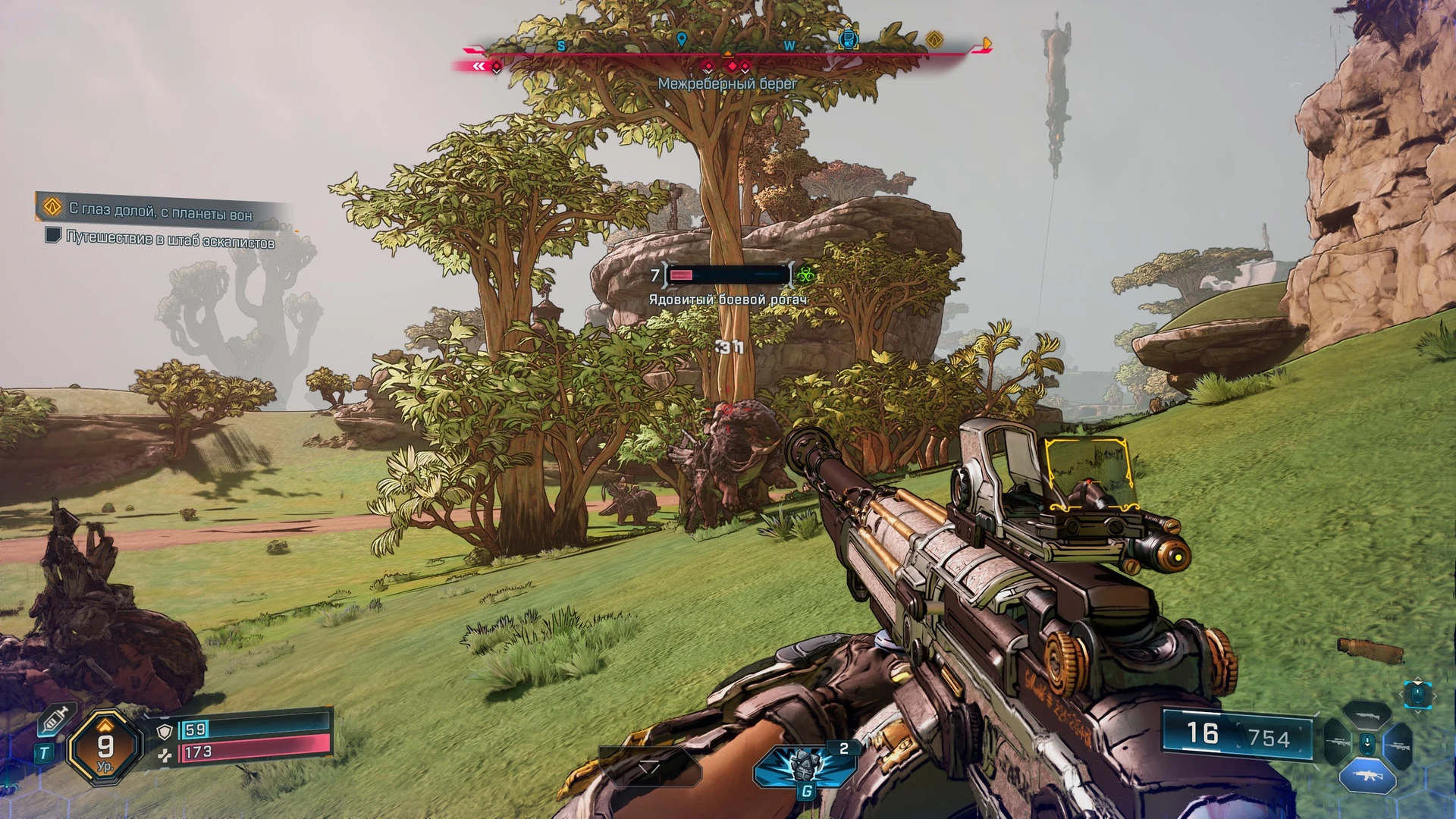Switch to the shotgun weapon slot

[x=1367, y=716]
